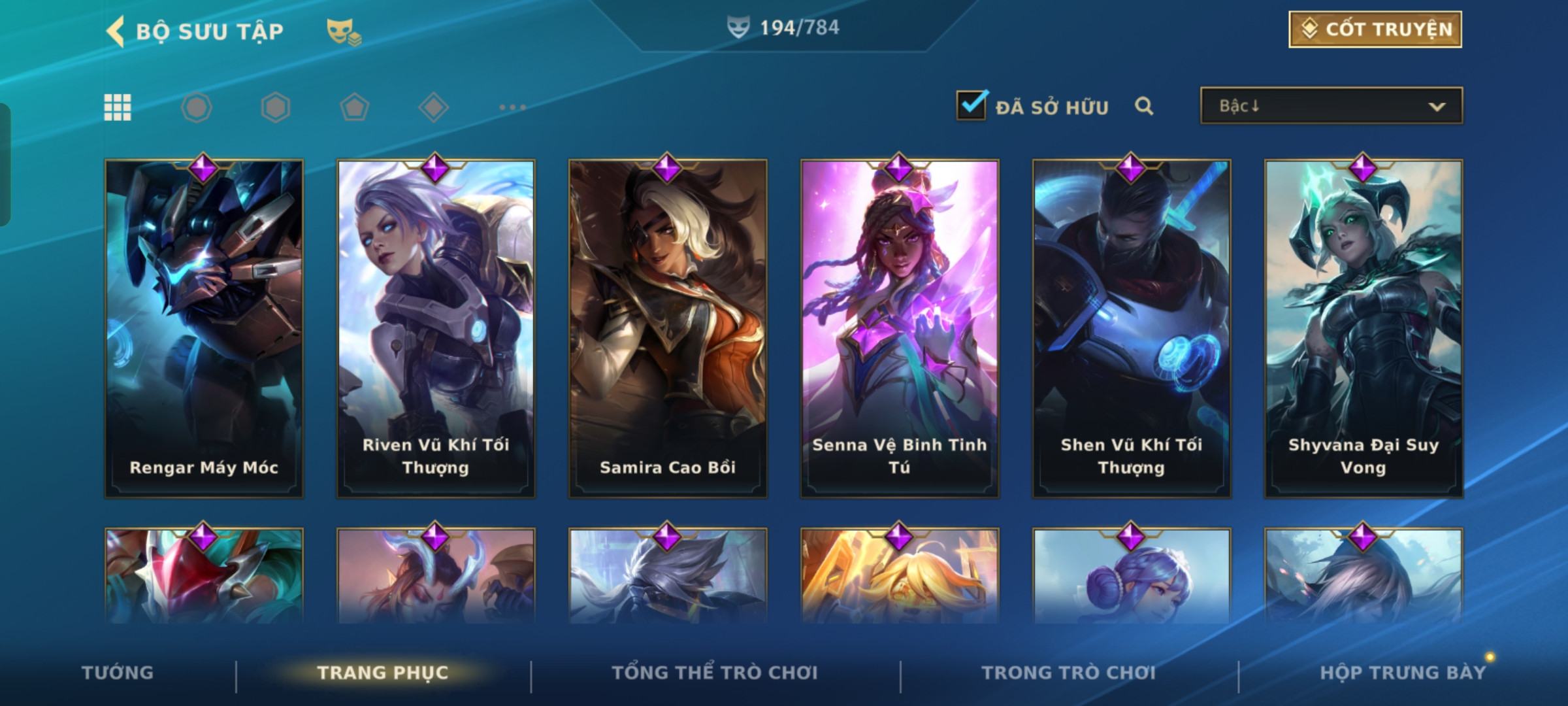Image resolution: width=1568 pixels, height=706 pixels.
Task: Click the gold mask icon beside the title
Action: tap(343, 31)
